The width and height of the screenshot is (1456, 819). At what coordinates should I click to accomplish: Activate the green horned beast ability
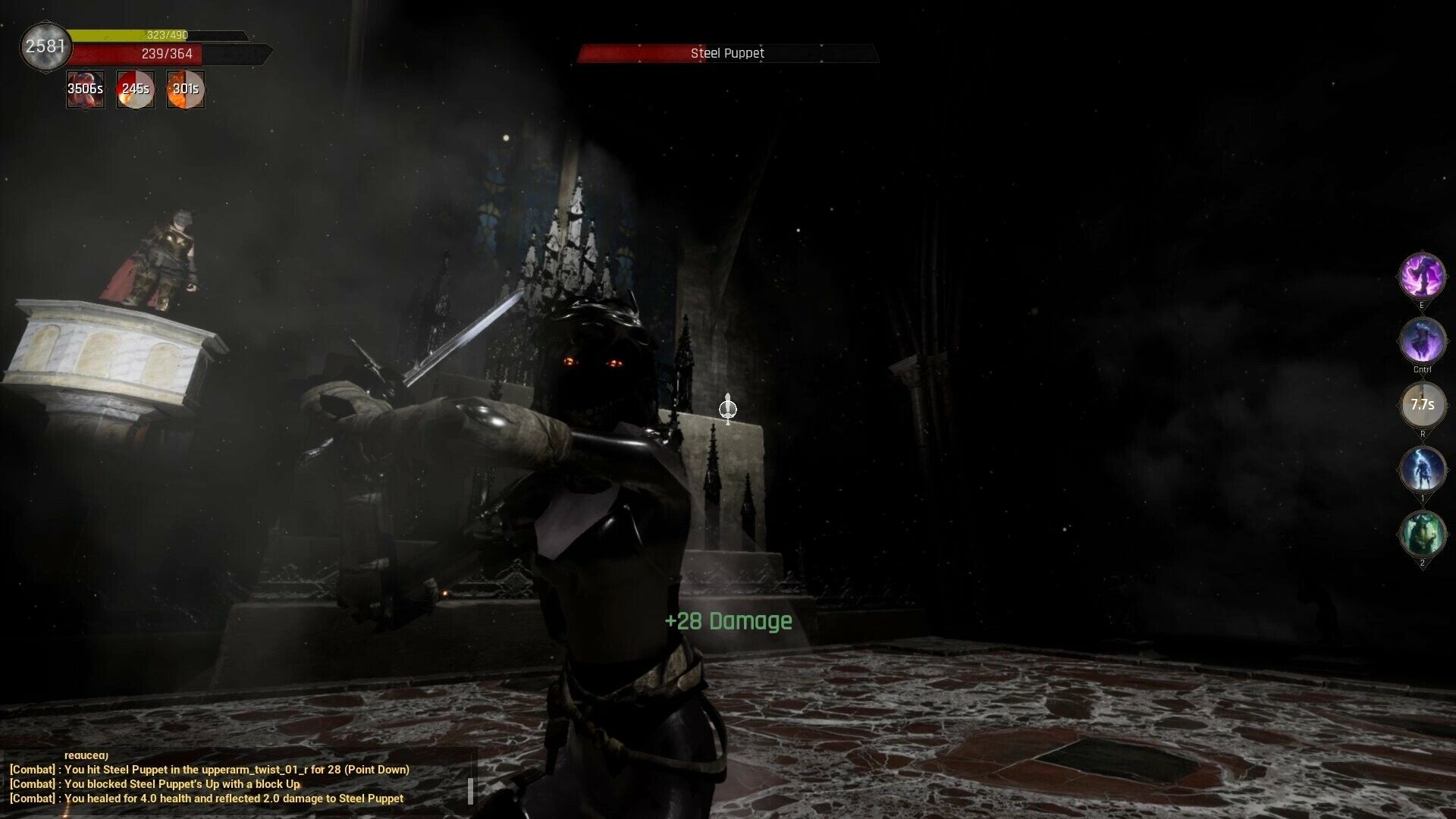click(1423, 534)
